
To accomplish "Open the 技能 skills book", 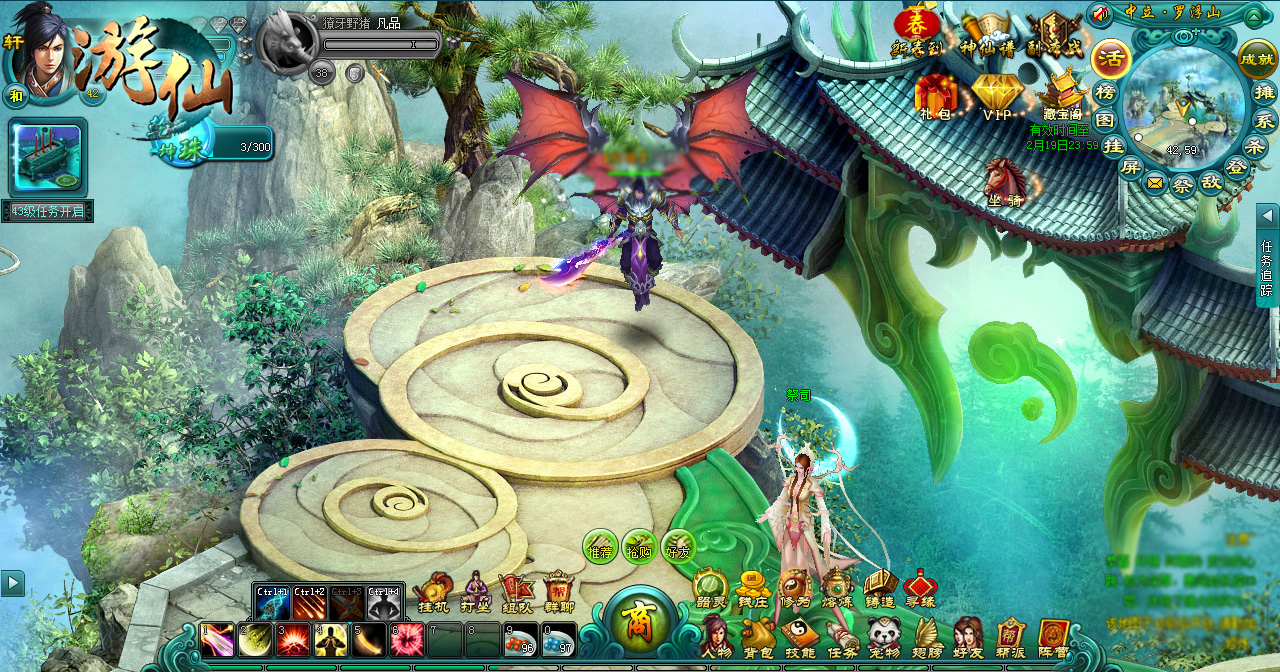I will [x=800, y=636].
